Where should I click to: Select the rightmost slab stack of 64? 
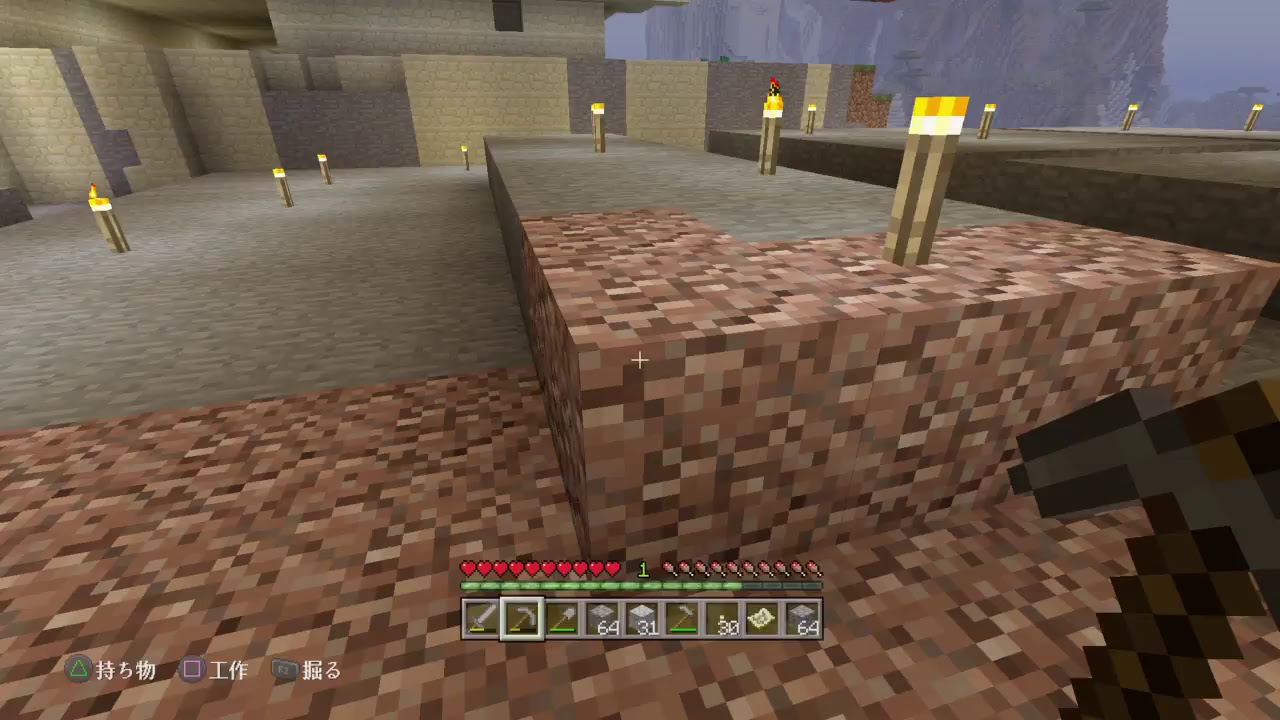pos(803,620)
